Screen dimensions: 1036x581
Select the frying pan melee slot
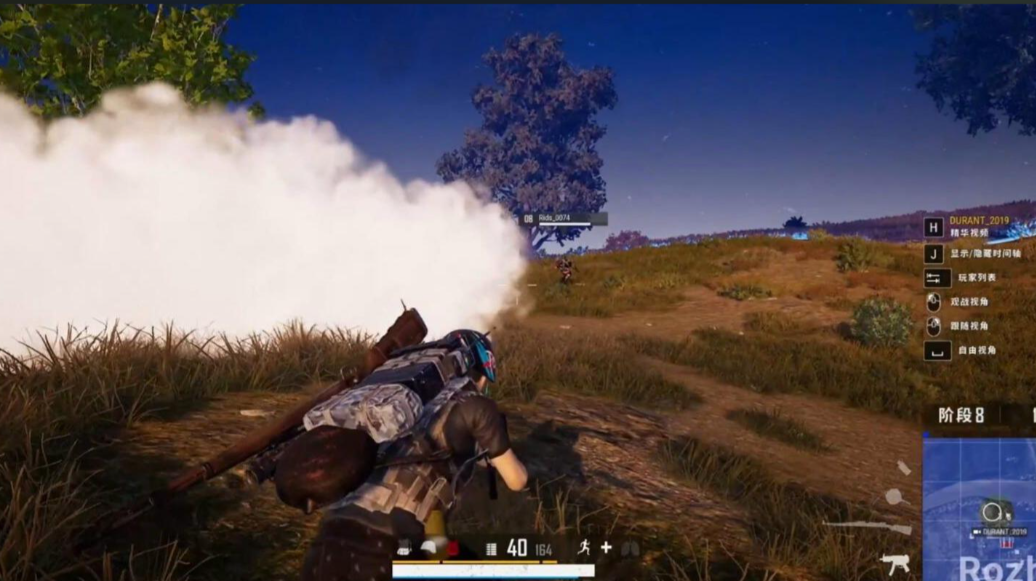coord(894,496)
